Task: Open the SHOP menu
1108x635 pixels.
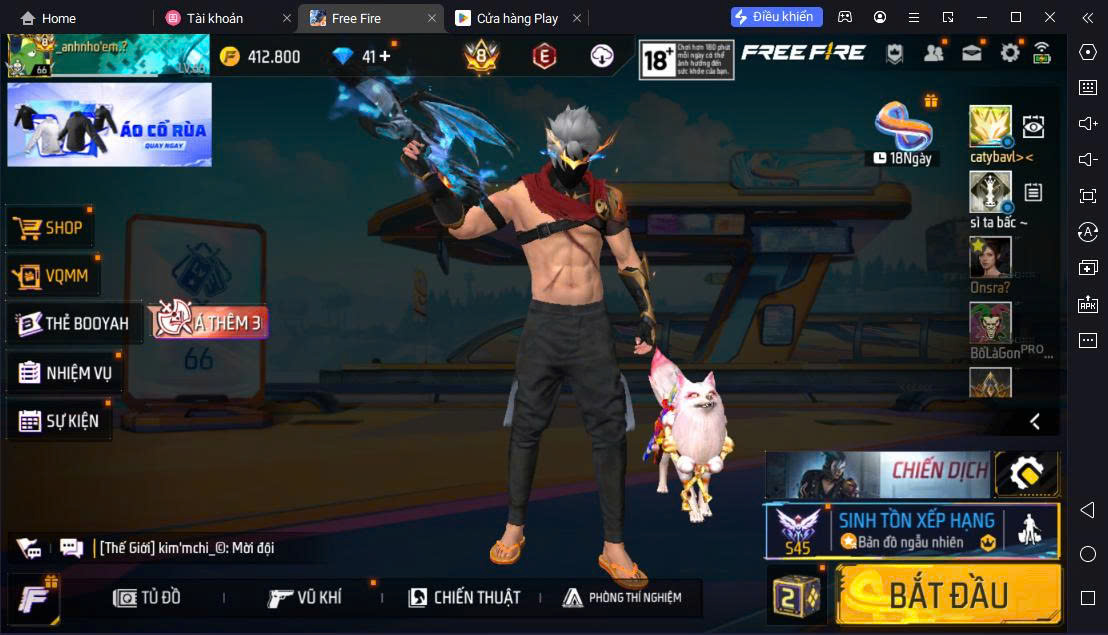Action: 50,228
